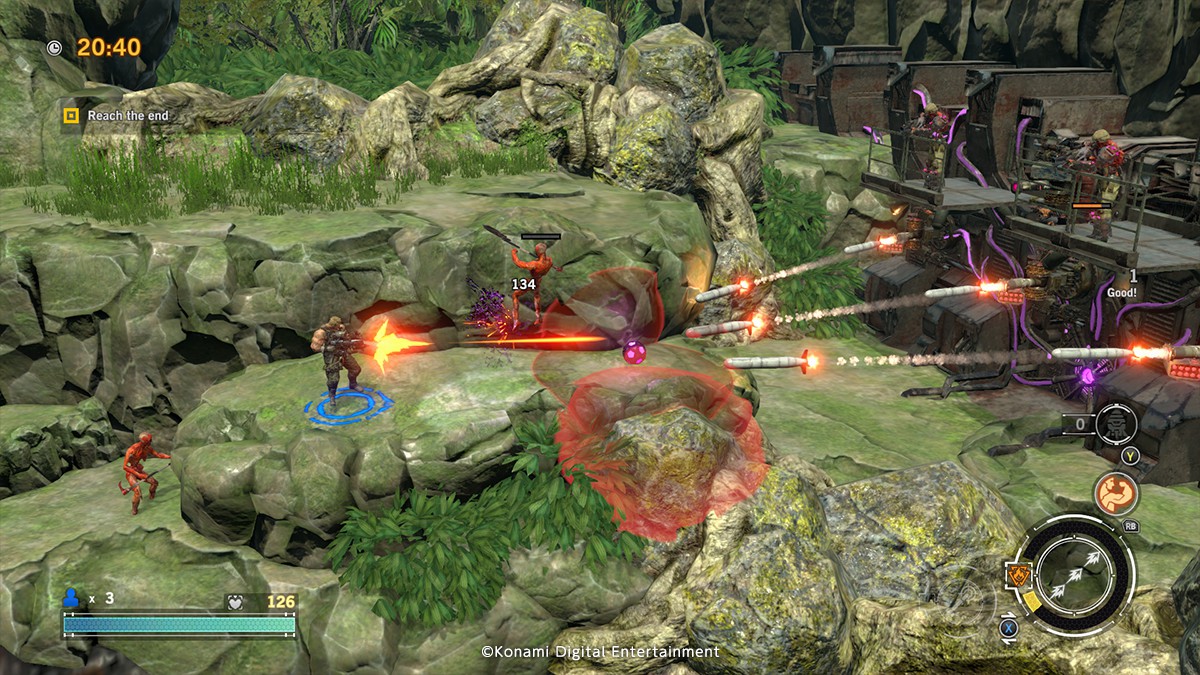Choose the orange wolf emblem weapon slot
Viewport: 1200px width, 675px height.
[1017, 574]
